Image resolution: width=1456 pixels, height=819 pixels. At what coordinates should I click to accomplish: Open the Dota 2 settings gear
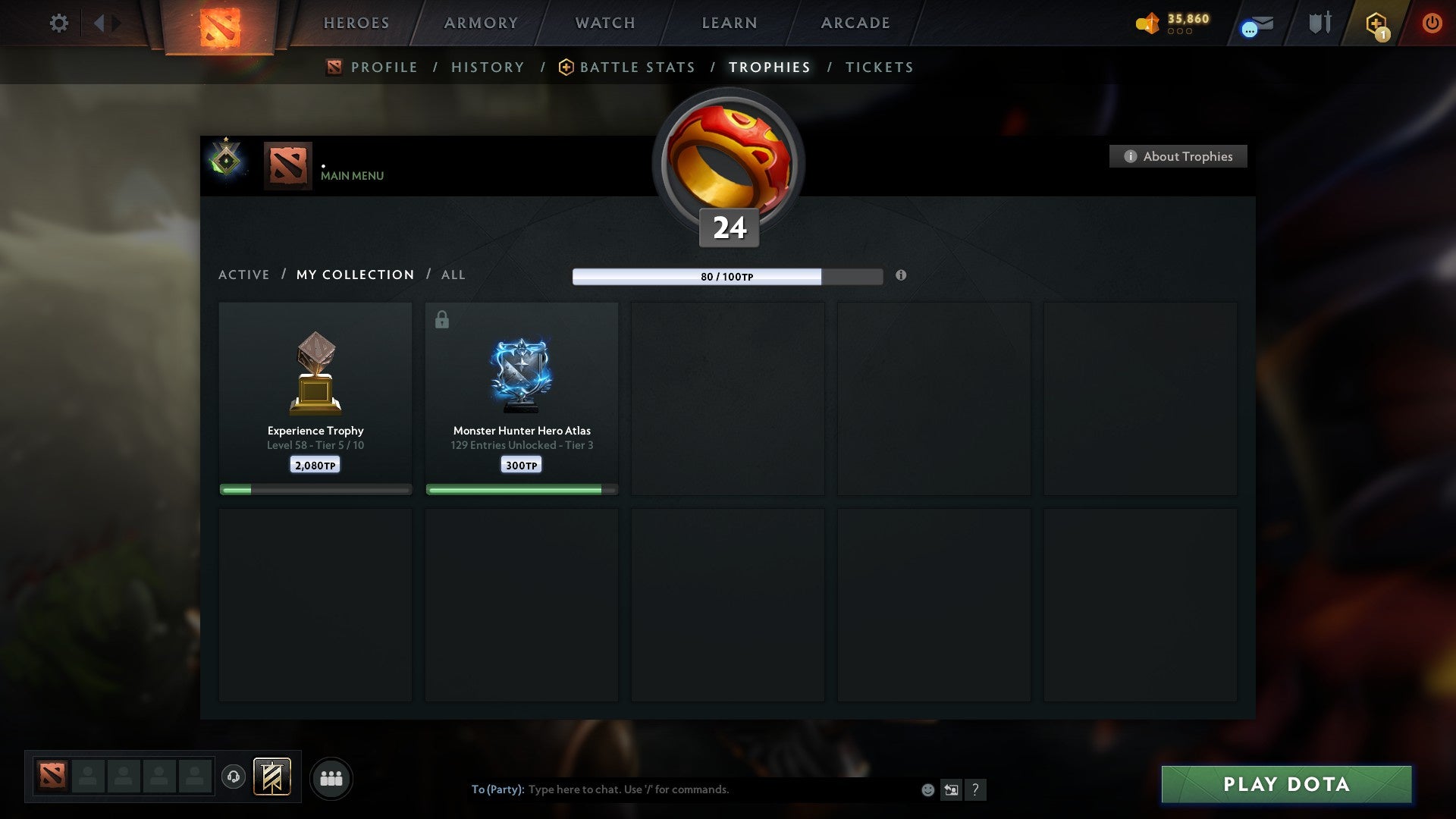point(58,23)
